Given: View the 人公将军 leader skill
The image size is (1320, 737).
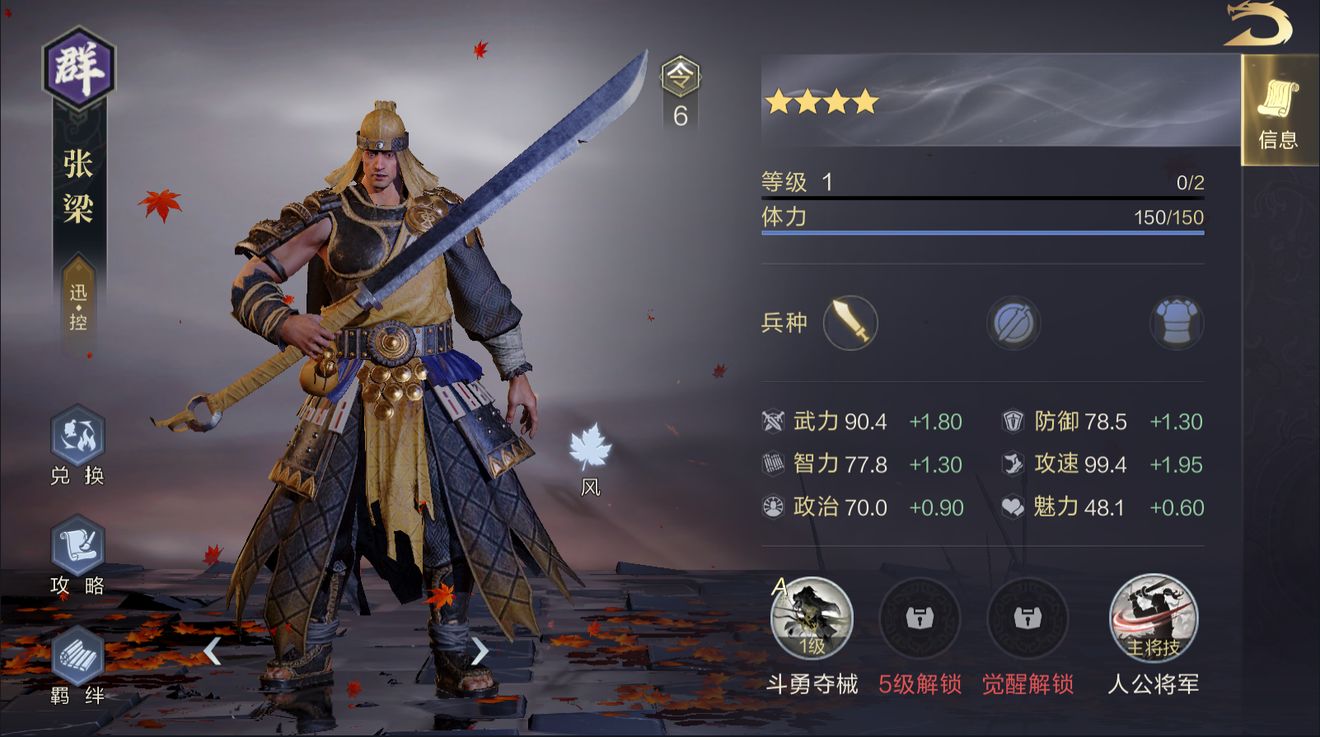Looking at the screenshot, I should click(x=1153, y=619).
